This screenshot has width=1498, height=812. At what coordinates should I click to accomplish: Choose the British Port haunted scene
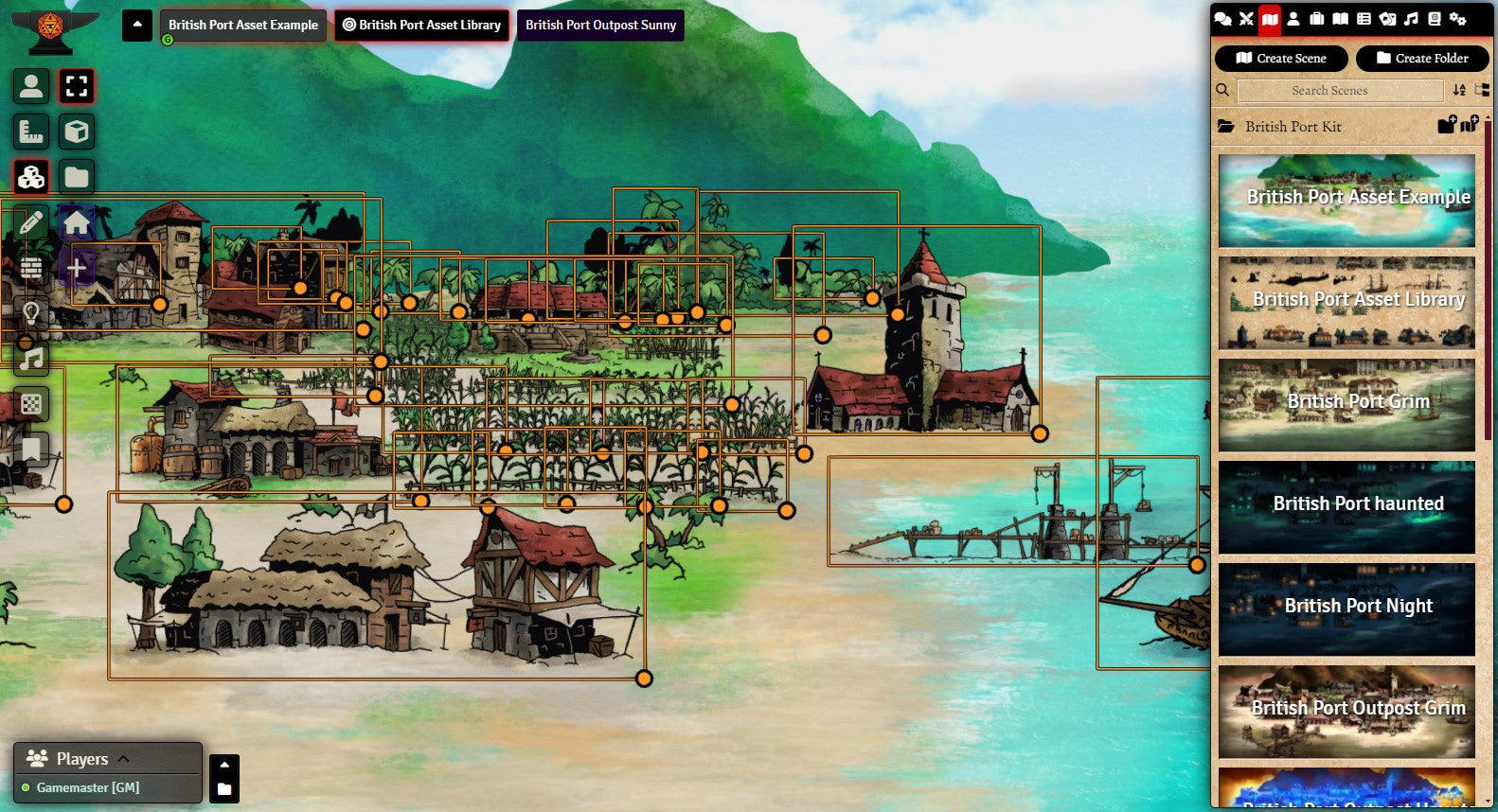click(x=1346, y=506)
